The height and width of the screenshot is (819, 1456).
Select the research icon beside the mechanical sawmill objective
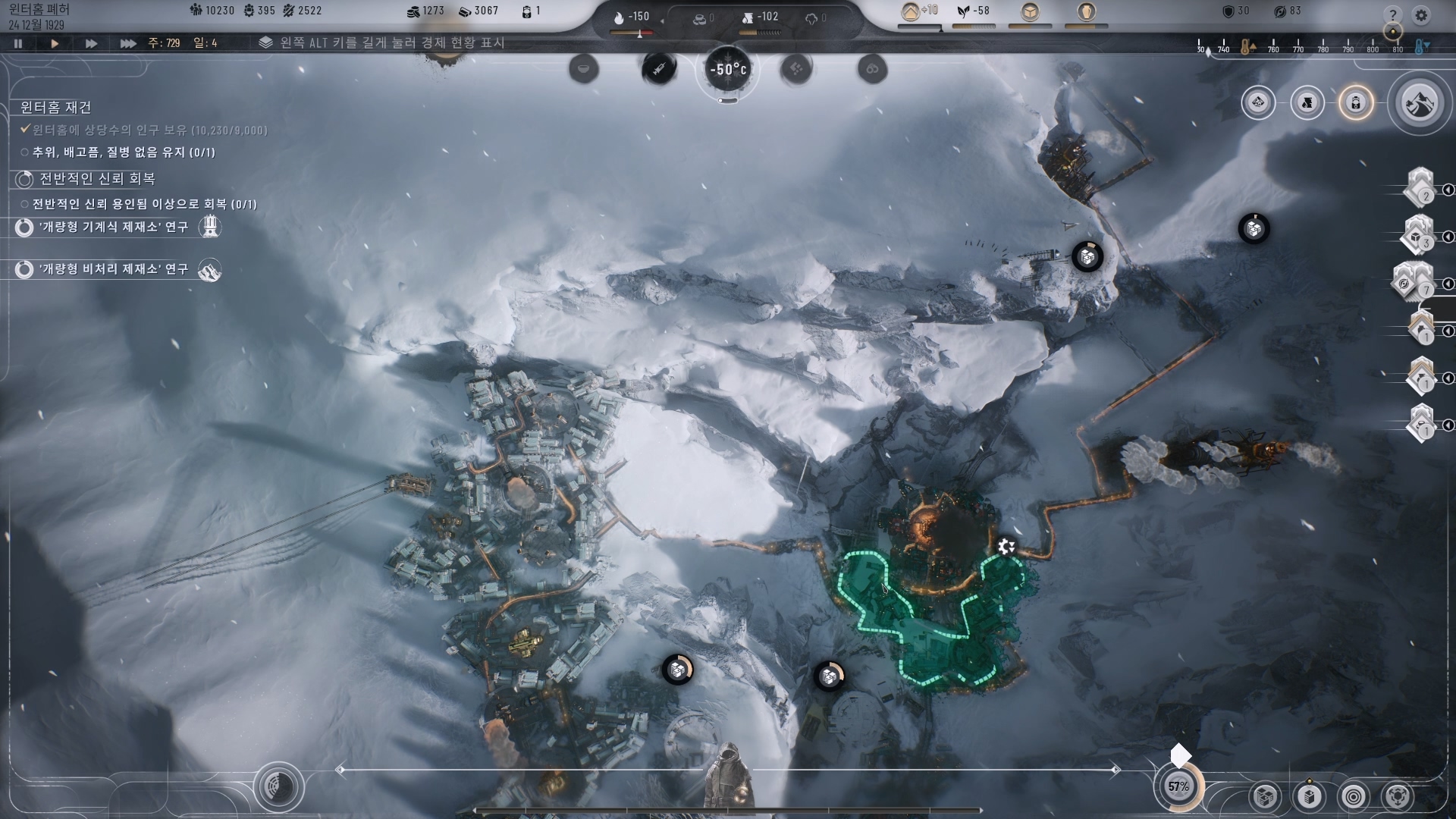coord(210,227)
